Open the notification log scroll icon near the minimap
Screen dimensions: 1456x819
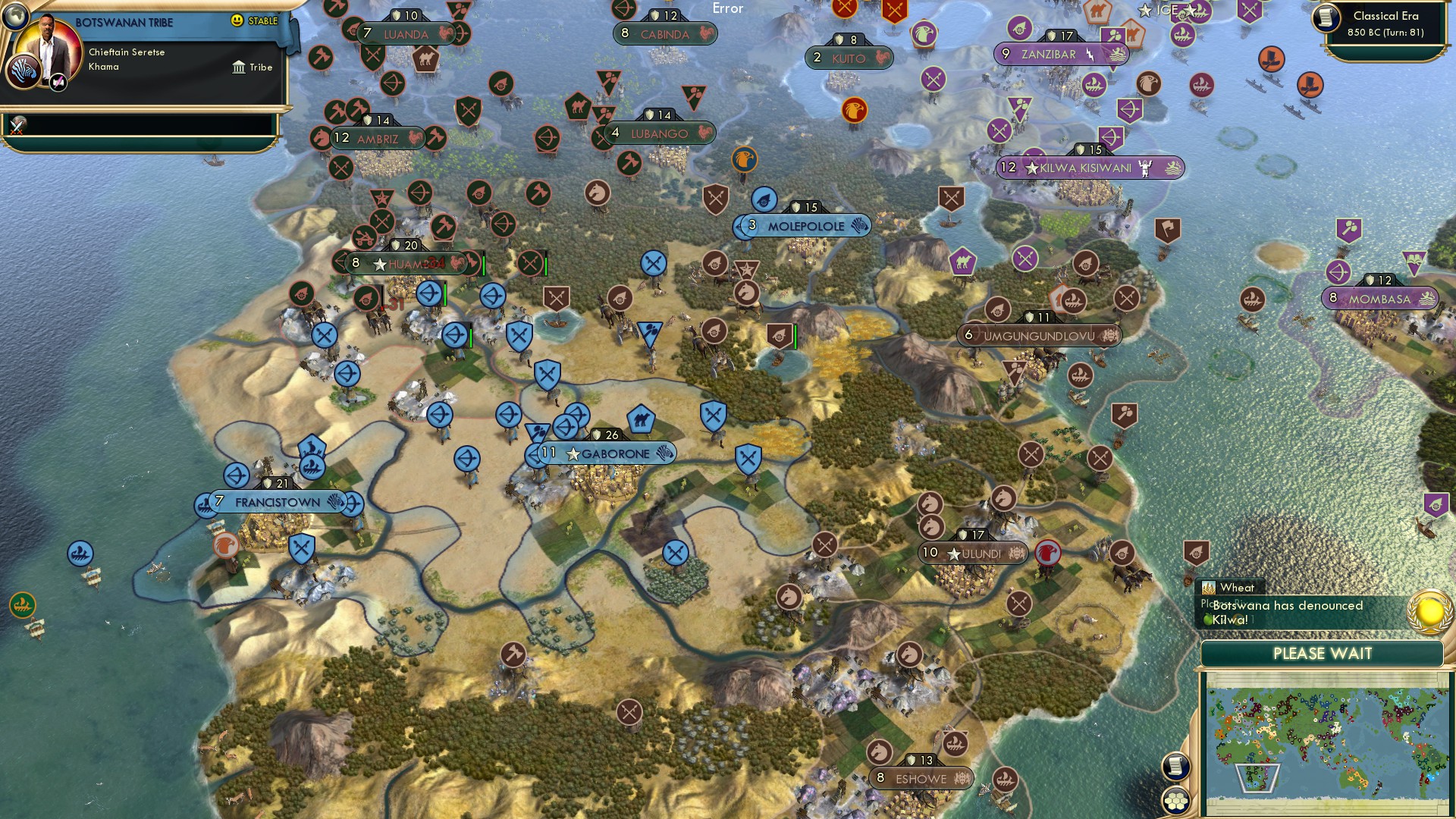click(x=1175, y=767)
